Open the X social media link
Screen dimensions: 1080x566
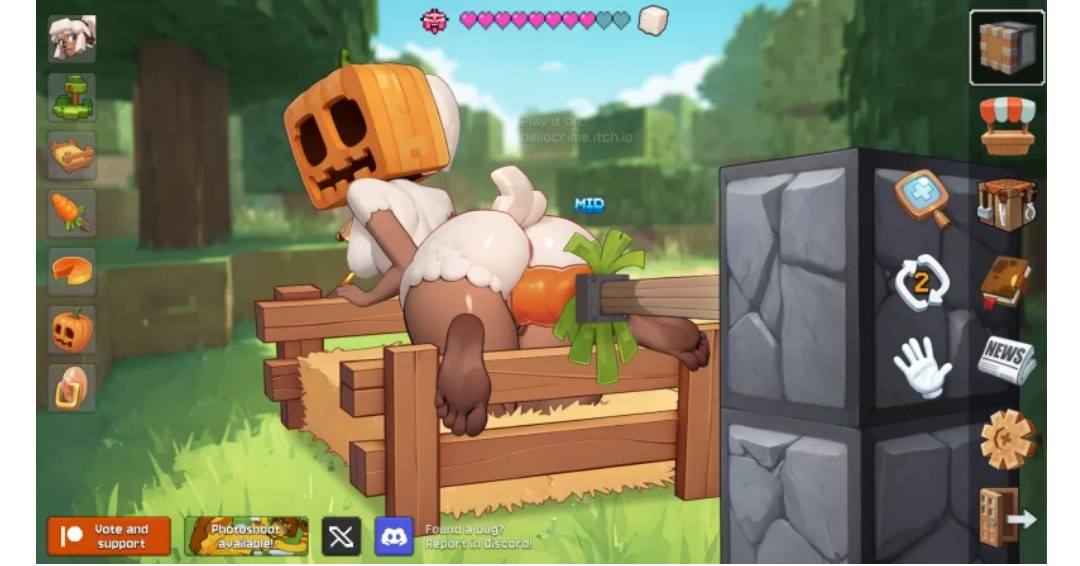[x=341, y=536]
